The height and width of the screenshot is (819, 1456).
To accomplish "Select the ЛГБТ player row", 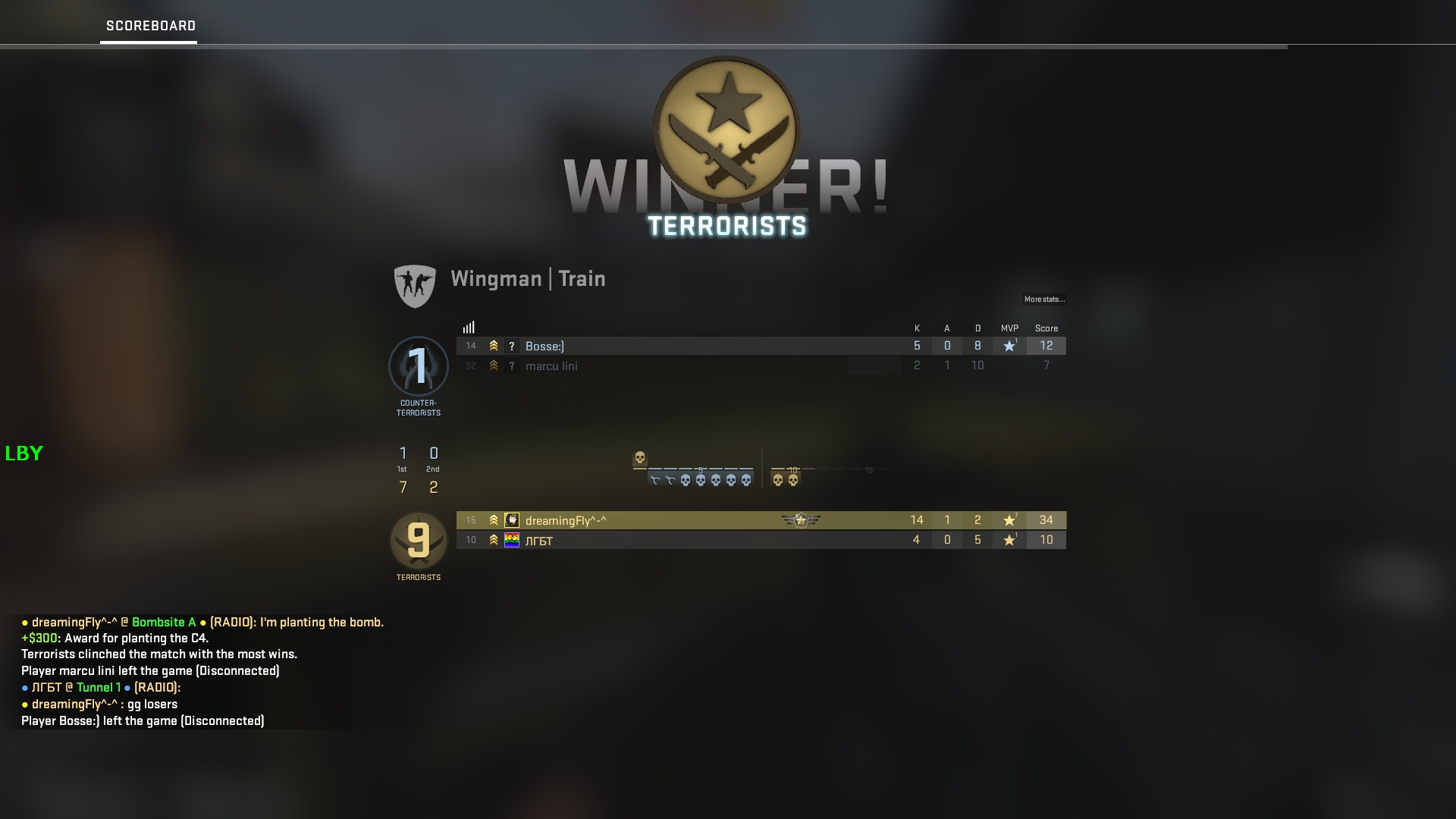I will point(682,540).
